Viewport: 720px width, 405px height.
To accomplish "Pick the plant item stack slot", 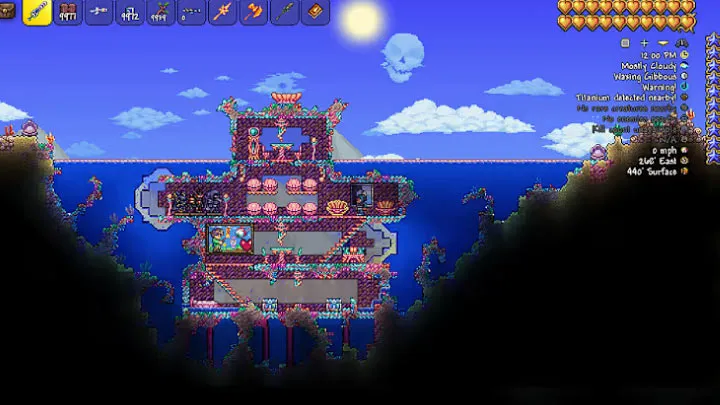I will 161,13.
